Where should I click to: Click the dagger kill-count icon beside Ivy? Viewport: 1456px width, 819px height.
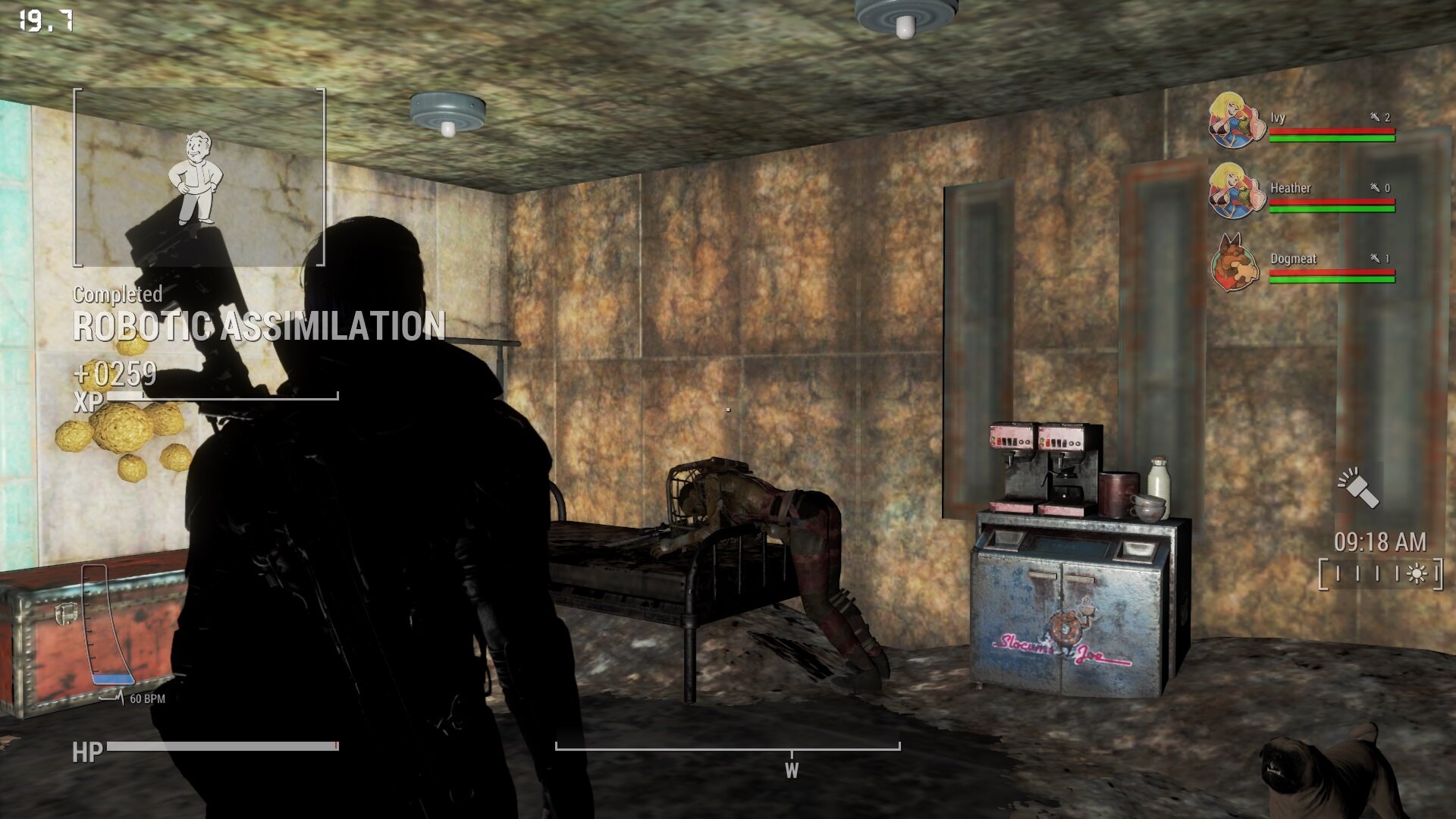[x=1373, y=118]
